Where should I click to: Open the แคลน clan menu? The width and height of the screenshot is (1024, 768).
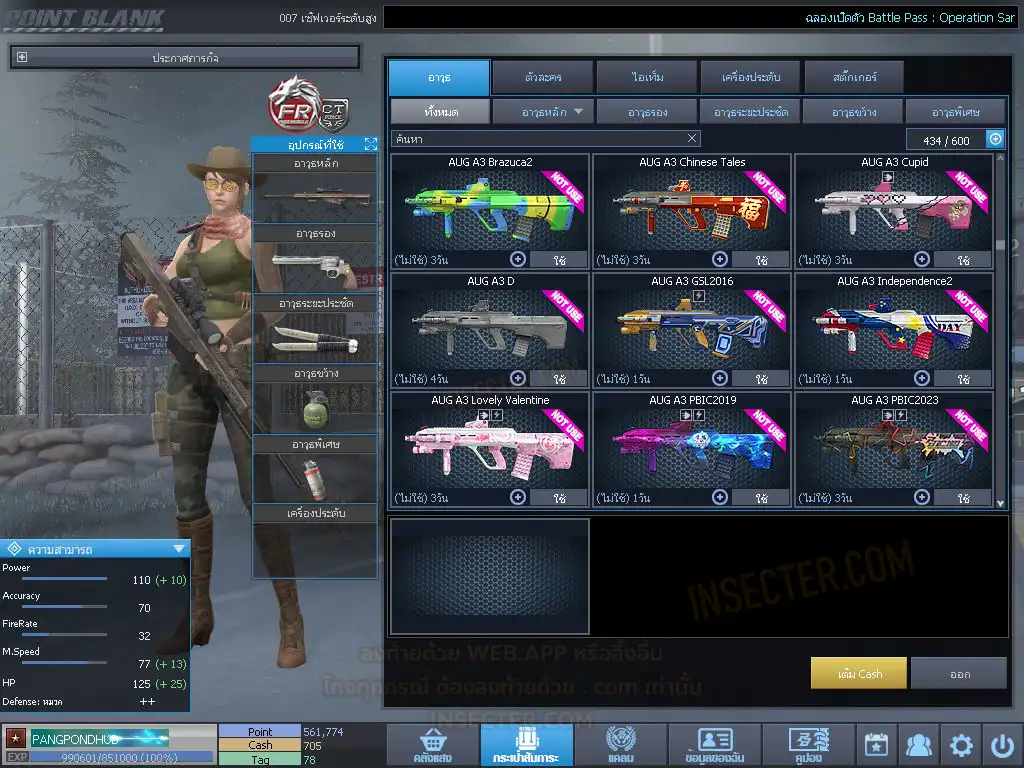pyautogui.click(x=620, y=745)
